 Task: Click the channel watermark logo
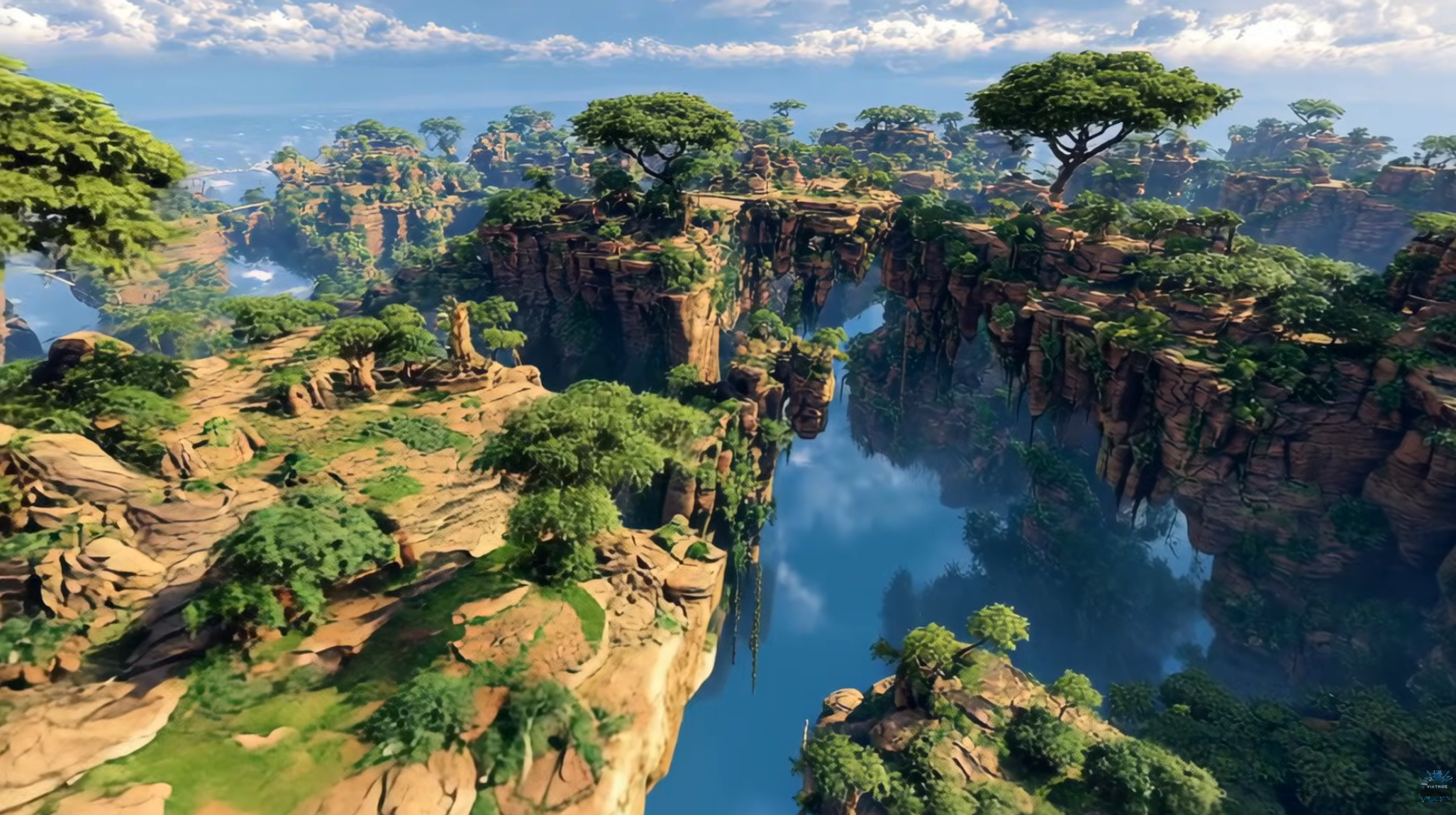(1435, 785)
